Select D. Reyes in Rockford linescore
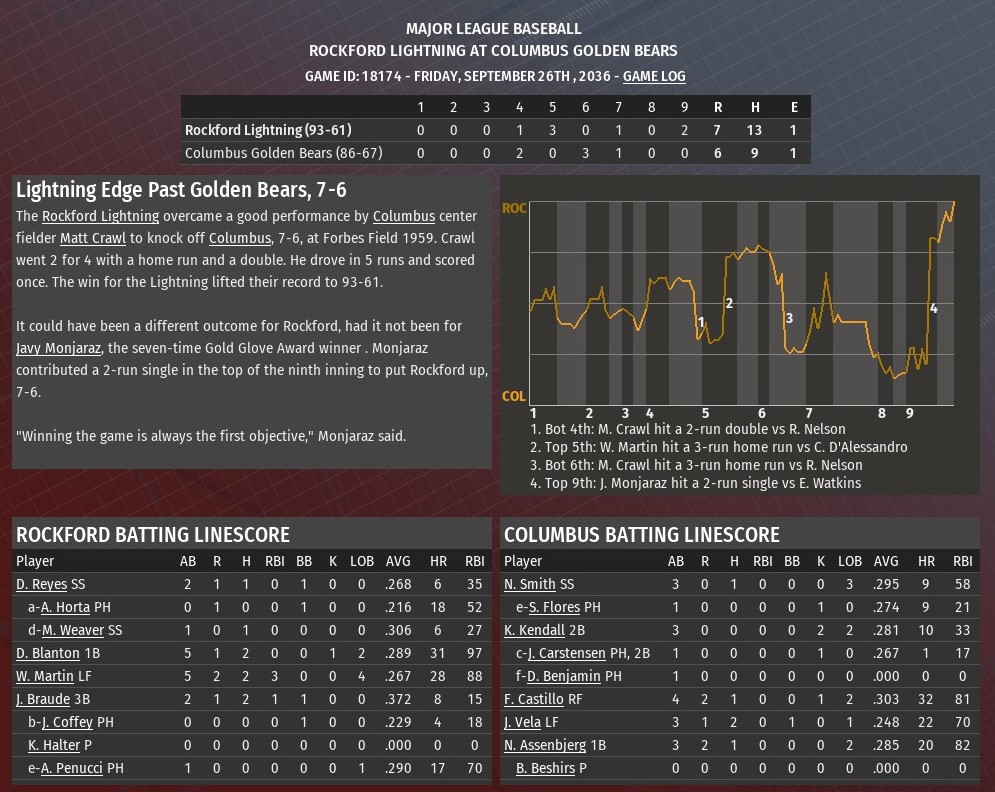 [41, 584]
